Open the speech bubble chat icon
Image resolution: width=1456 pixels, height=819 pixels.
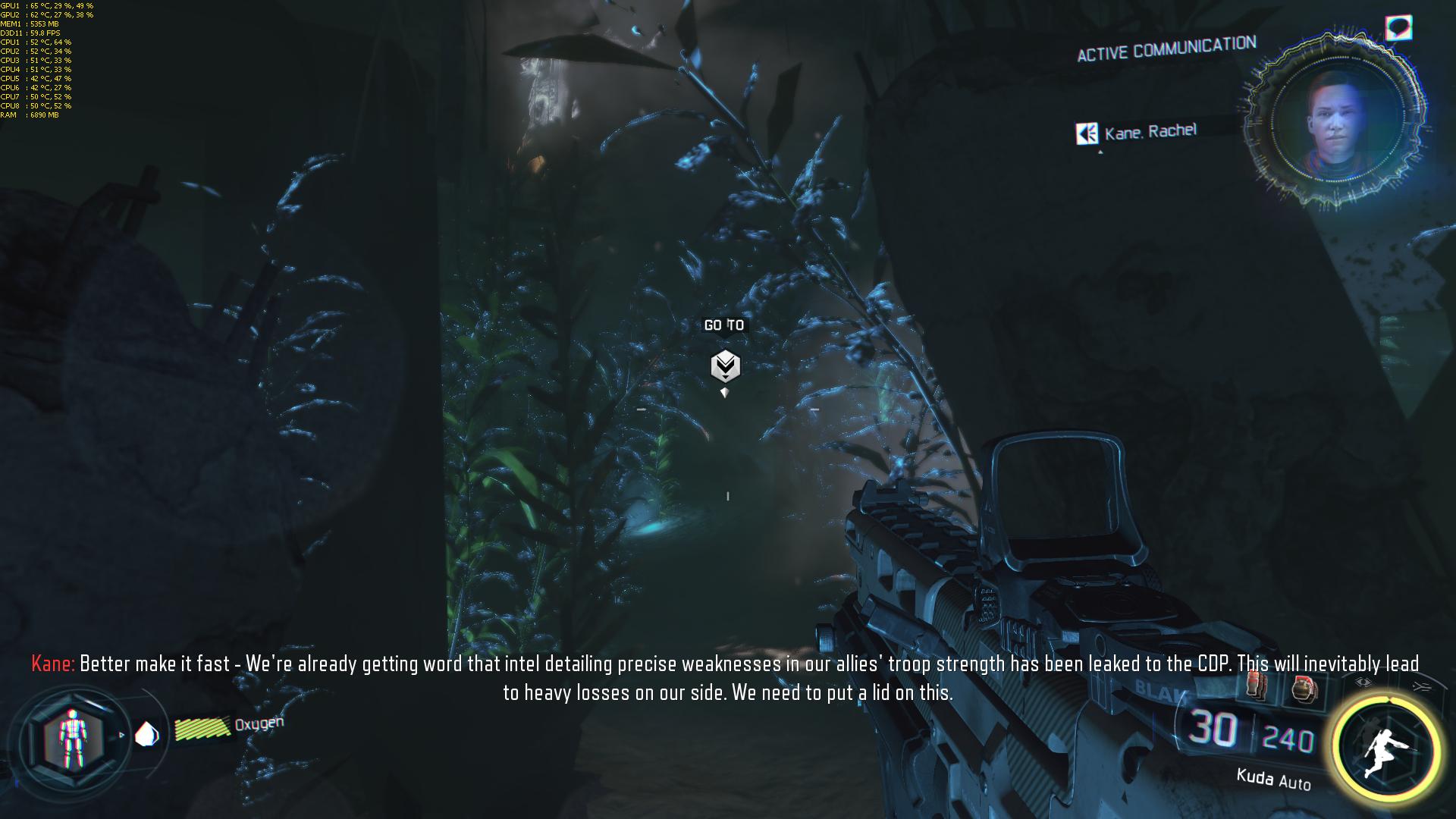coord(1398,29)
